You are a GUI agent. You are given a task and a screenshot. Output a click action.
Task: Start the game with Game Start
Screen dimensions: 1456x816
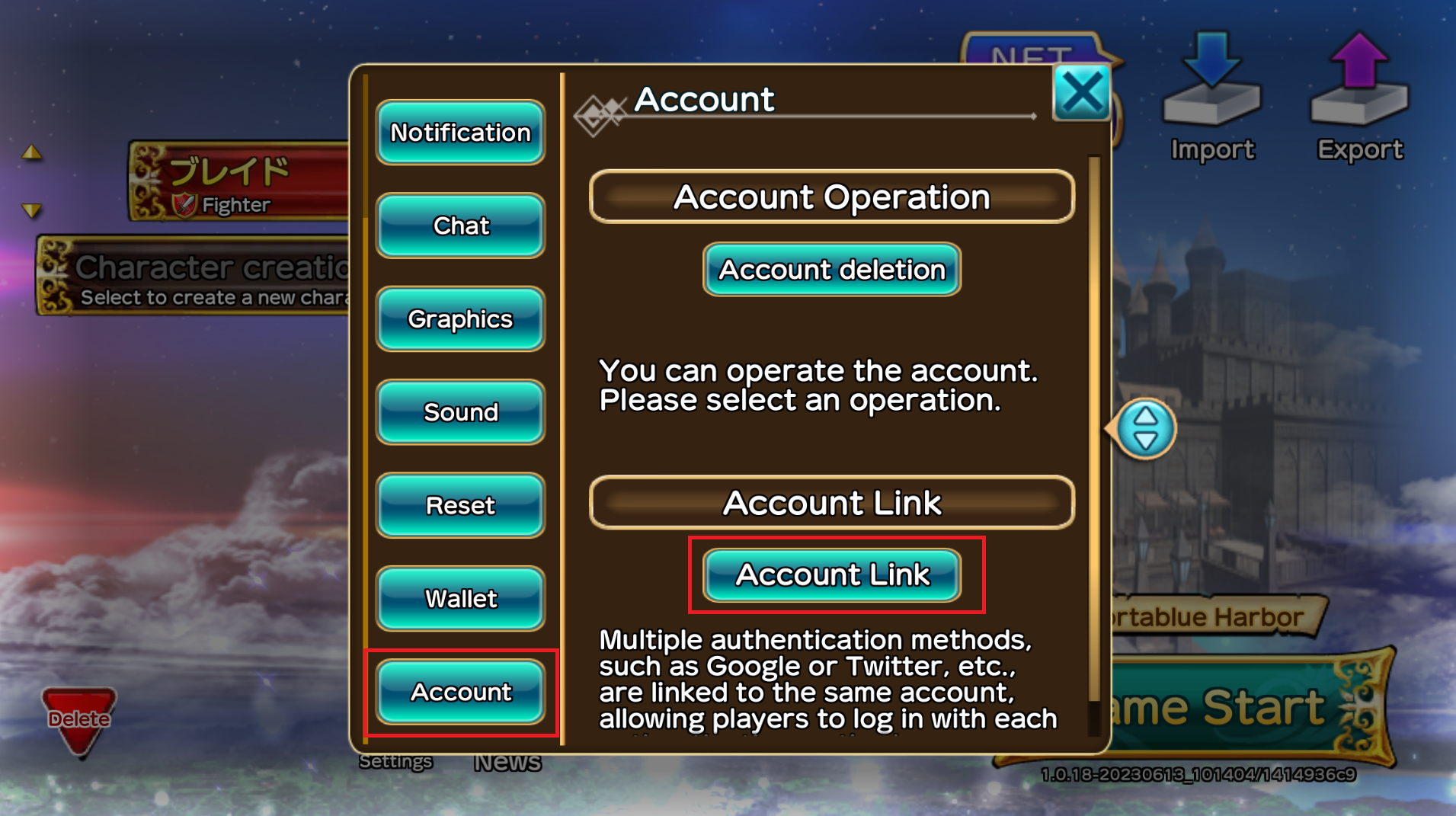coord(1250,709)
